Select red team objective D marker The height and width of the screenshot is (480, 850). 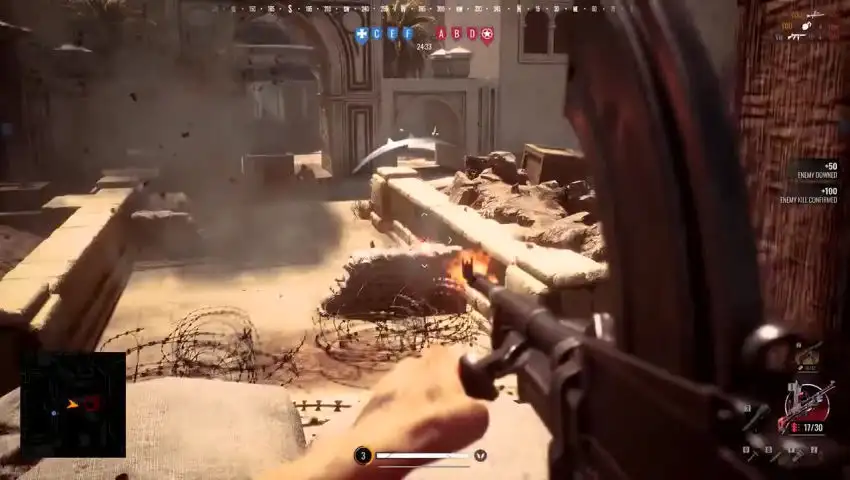(472, 33)
